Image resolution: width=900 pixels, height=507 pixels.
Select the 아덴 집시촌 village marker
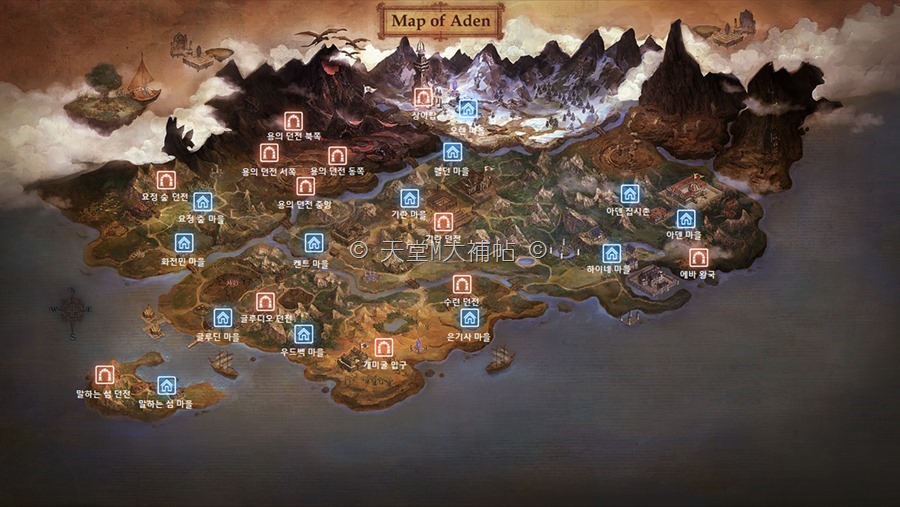629,194
